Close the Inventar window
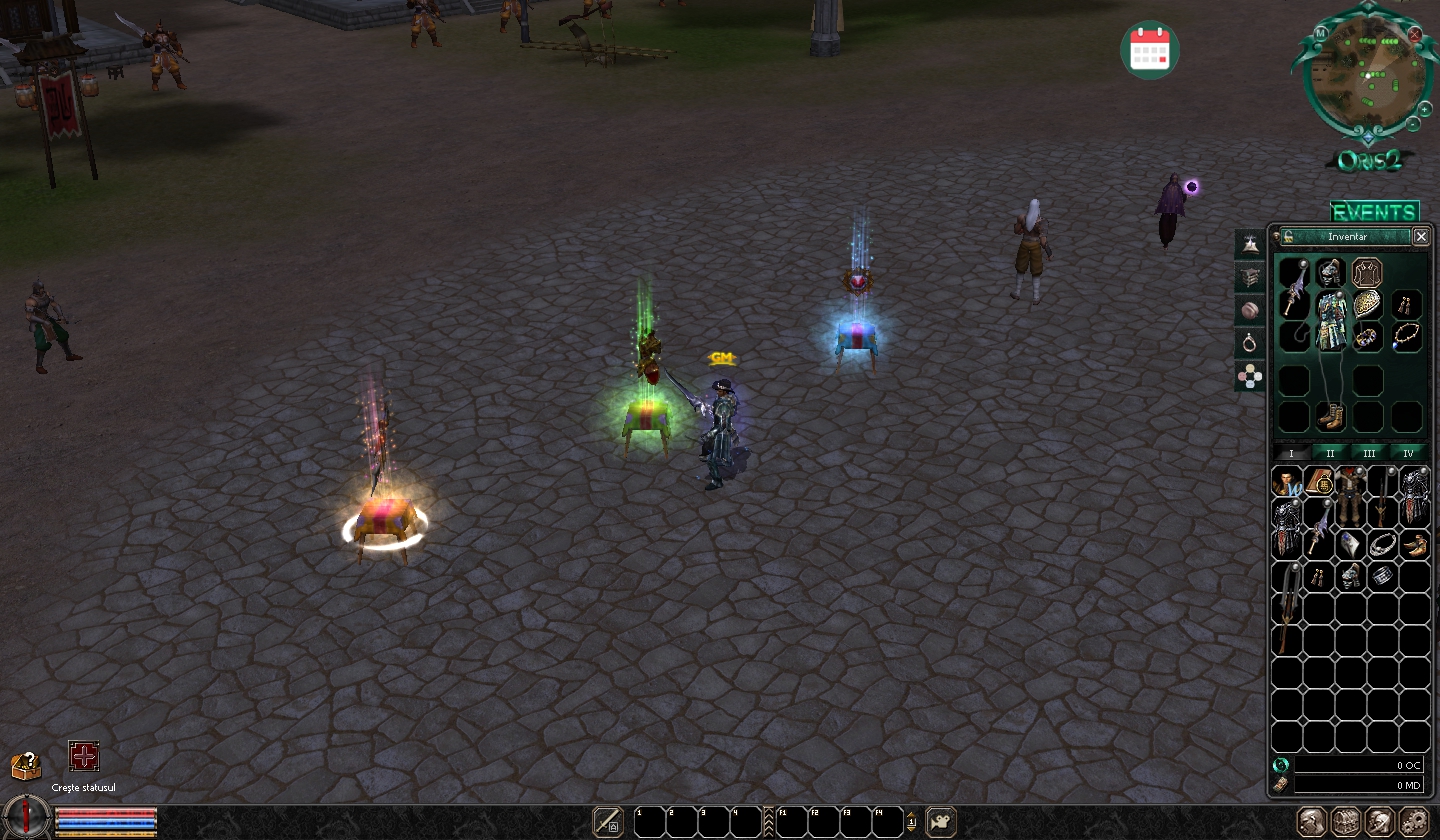Image resolution: width=1440 pixels, height=840 pixels. point(1421,237)
